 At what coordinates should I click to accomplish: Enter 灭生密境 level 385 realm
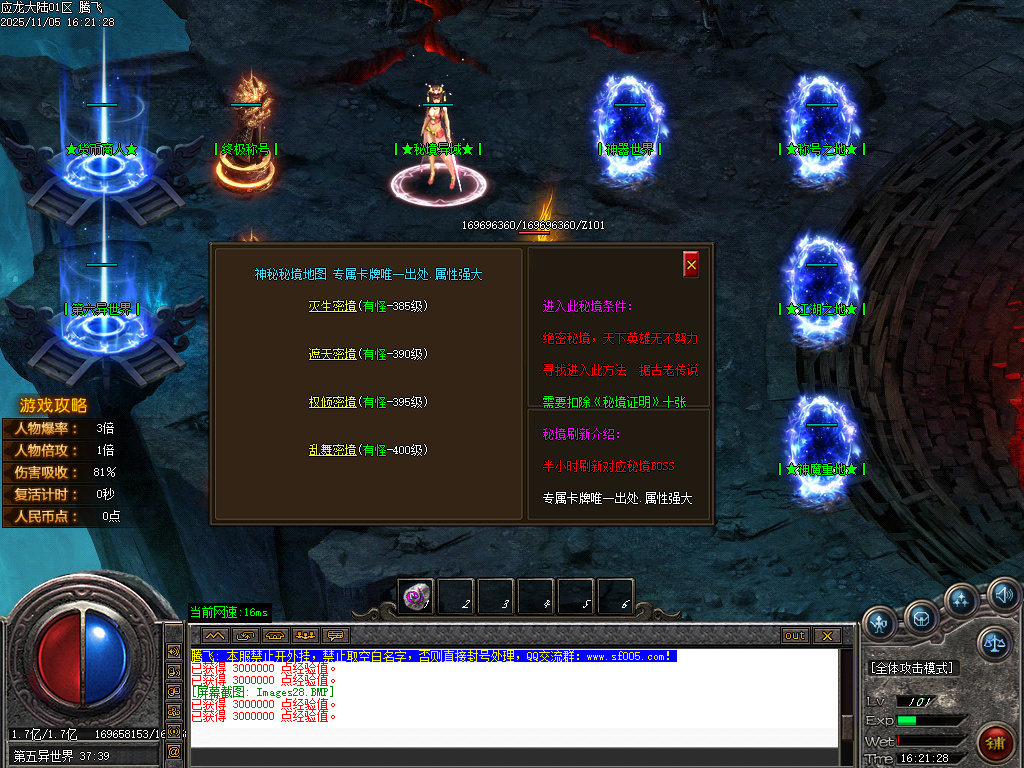(332, 306)
